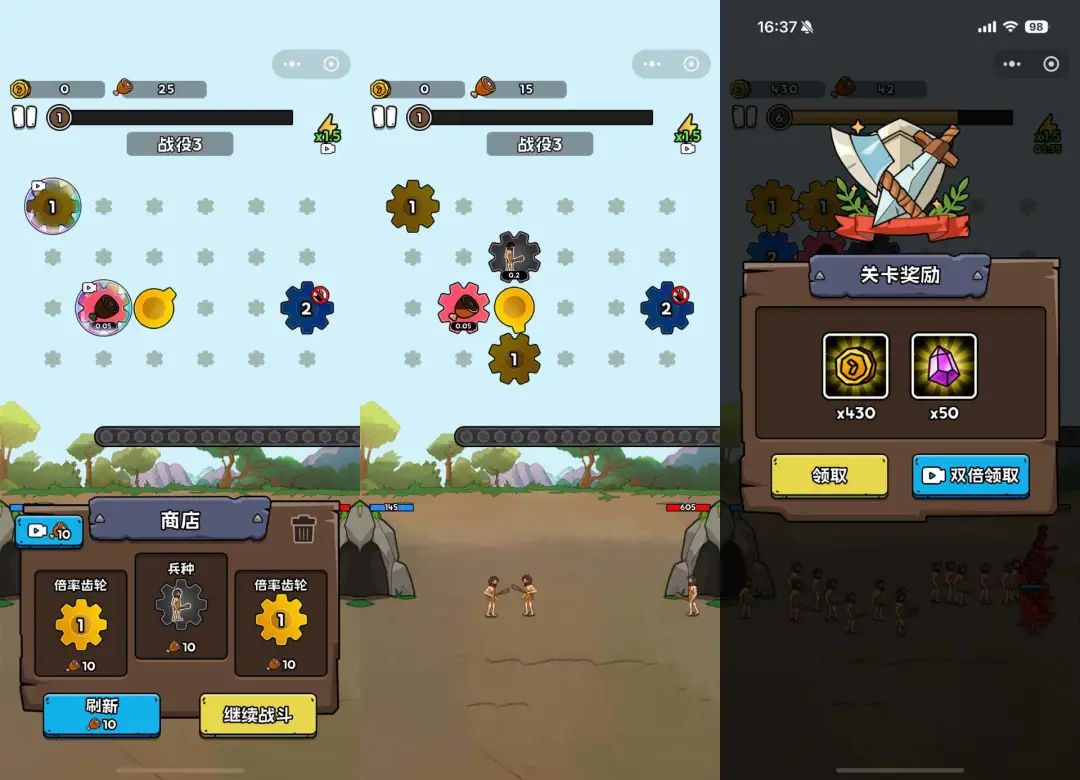This screenshot has height=780, width=1080.
Task: Claim the stage reward with 领取
Action: (x=829, y=476)
